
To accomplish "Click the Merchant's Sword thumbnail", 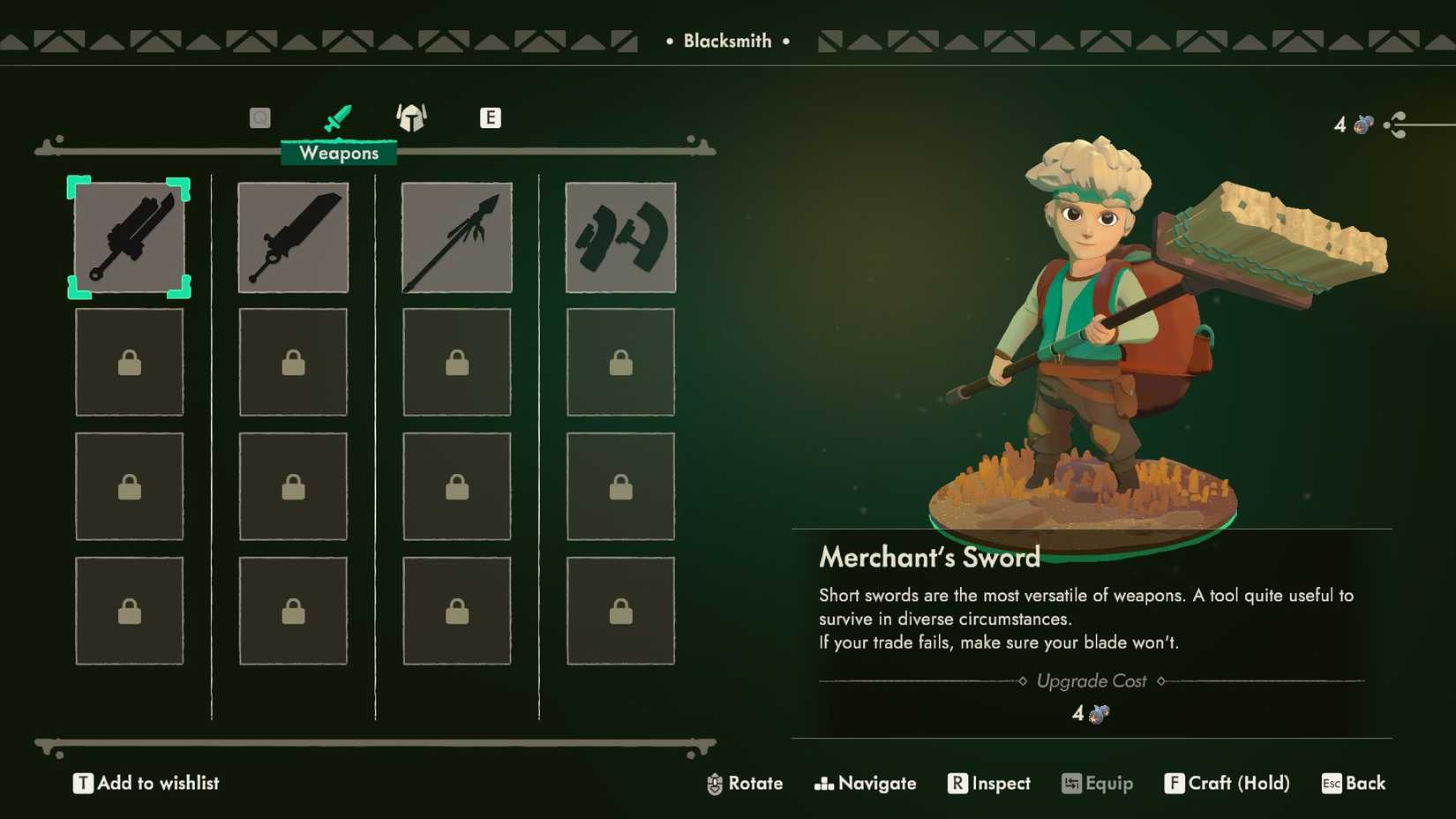I will click(x=129, y=237).
